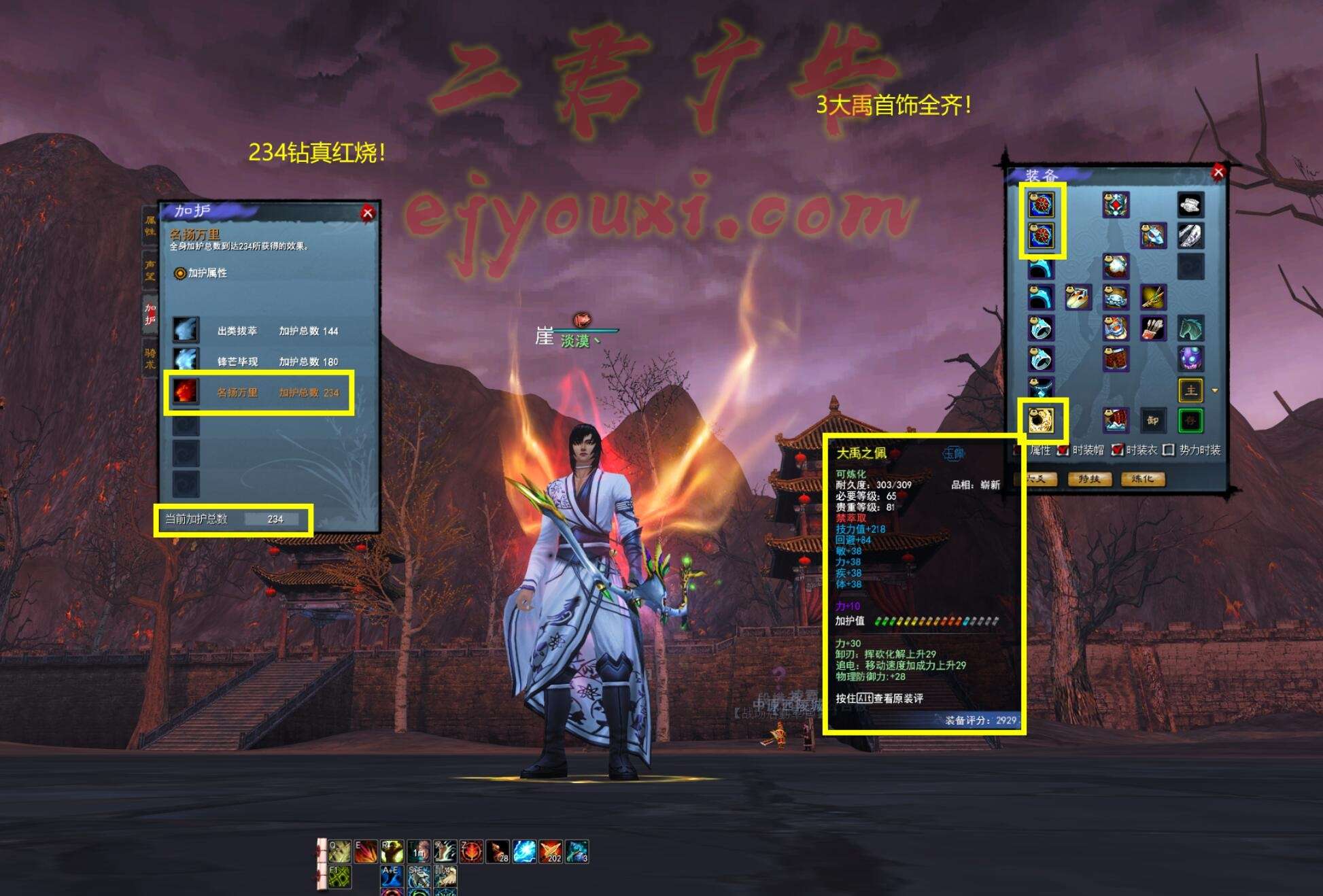Open the 声望 reputation side tab

pos(150,269)
